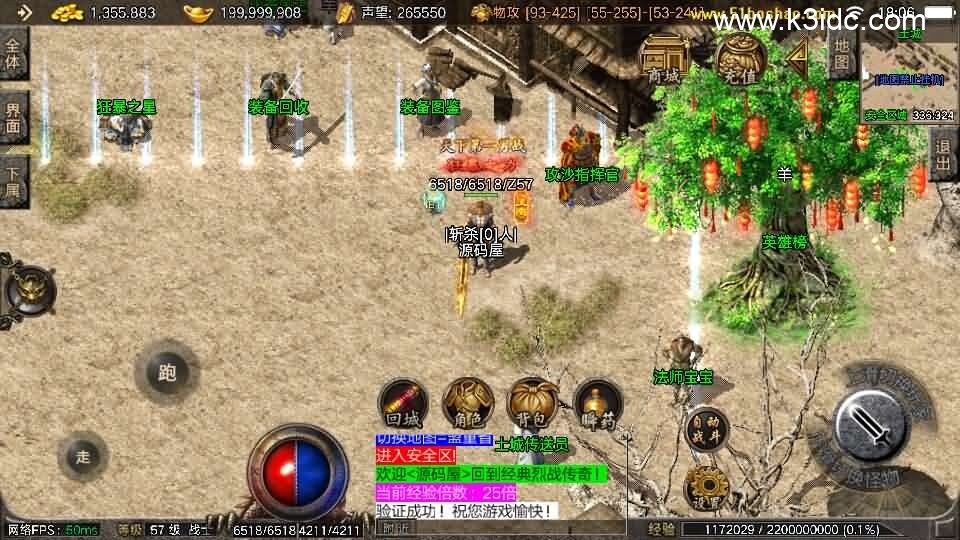Viewport: 960px width, 540px height.
Task: Click the winged helmet icon on left edge
Action: click(26, 291)
